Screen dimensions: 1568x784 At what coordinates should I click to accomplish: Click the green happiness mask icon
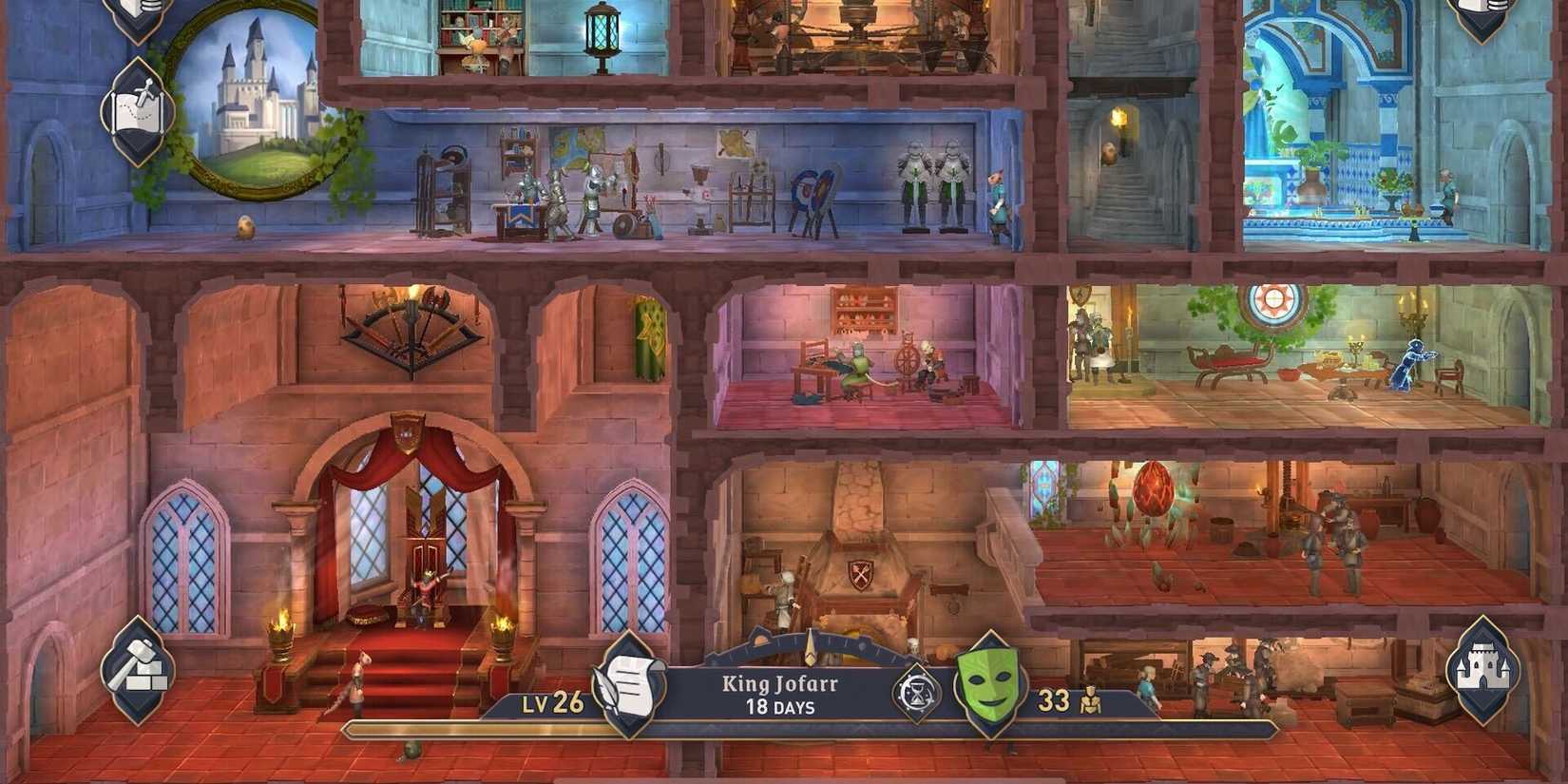tap(991, 681)
